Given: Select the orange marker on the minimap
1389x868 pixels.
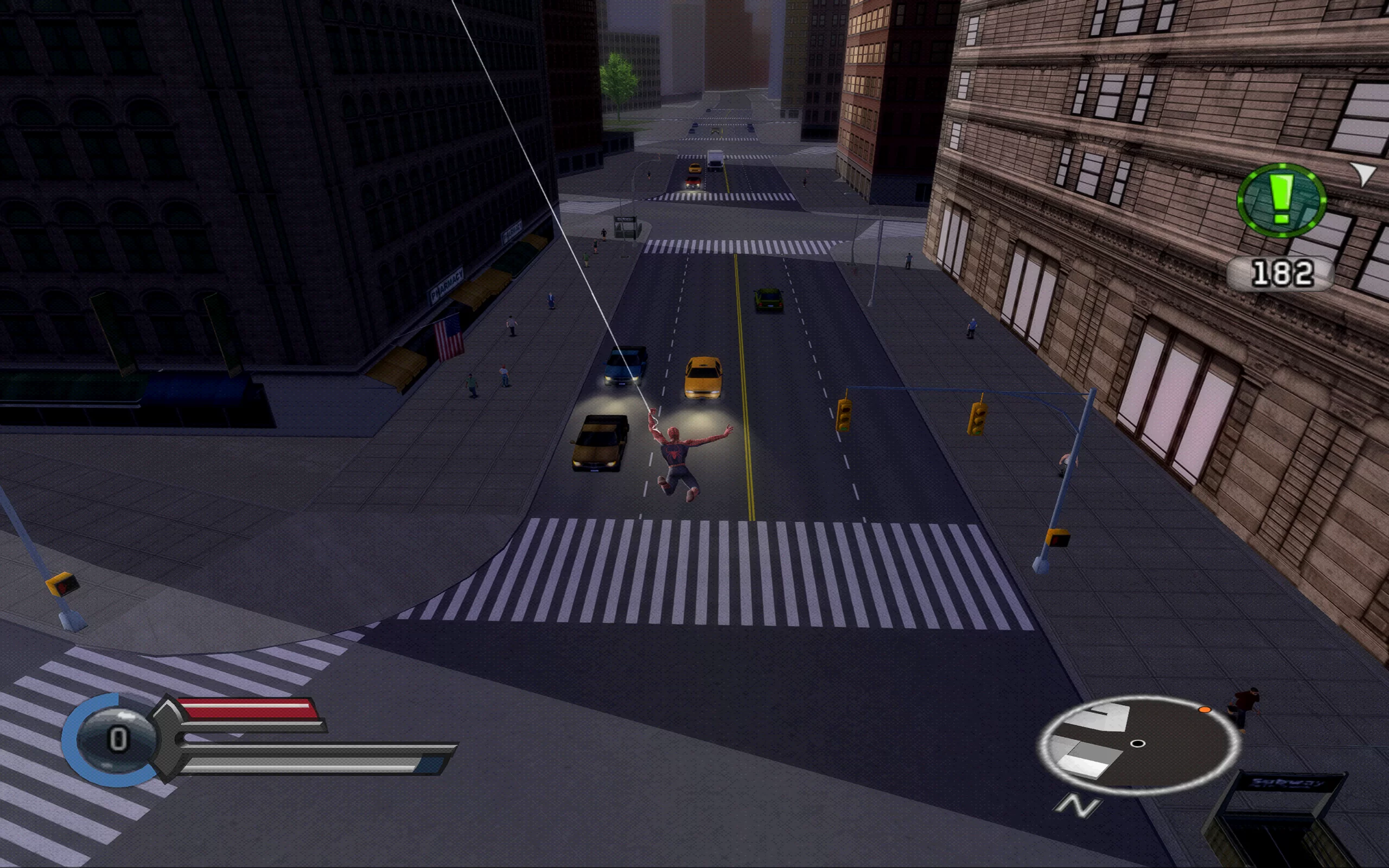Looking at the screenshot, I should tap(1204, 710).
